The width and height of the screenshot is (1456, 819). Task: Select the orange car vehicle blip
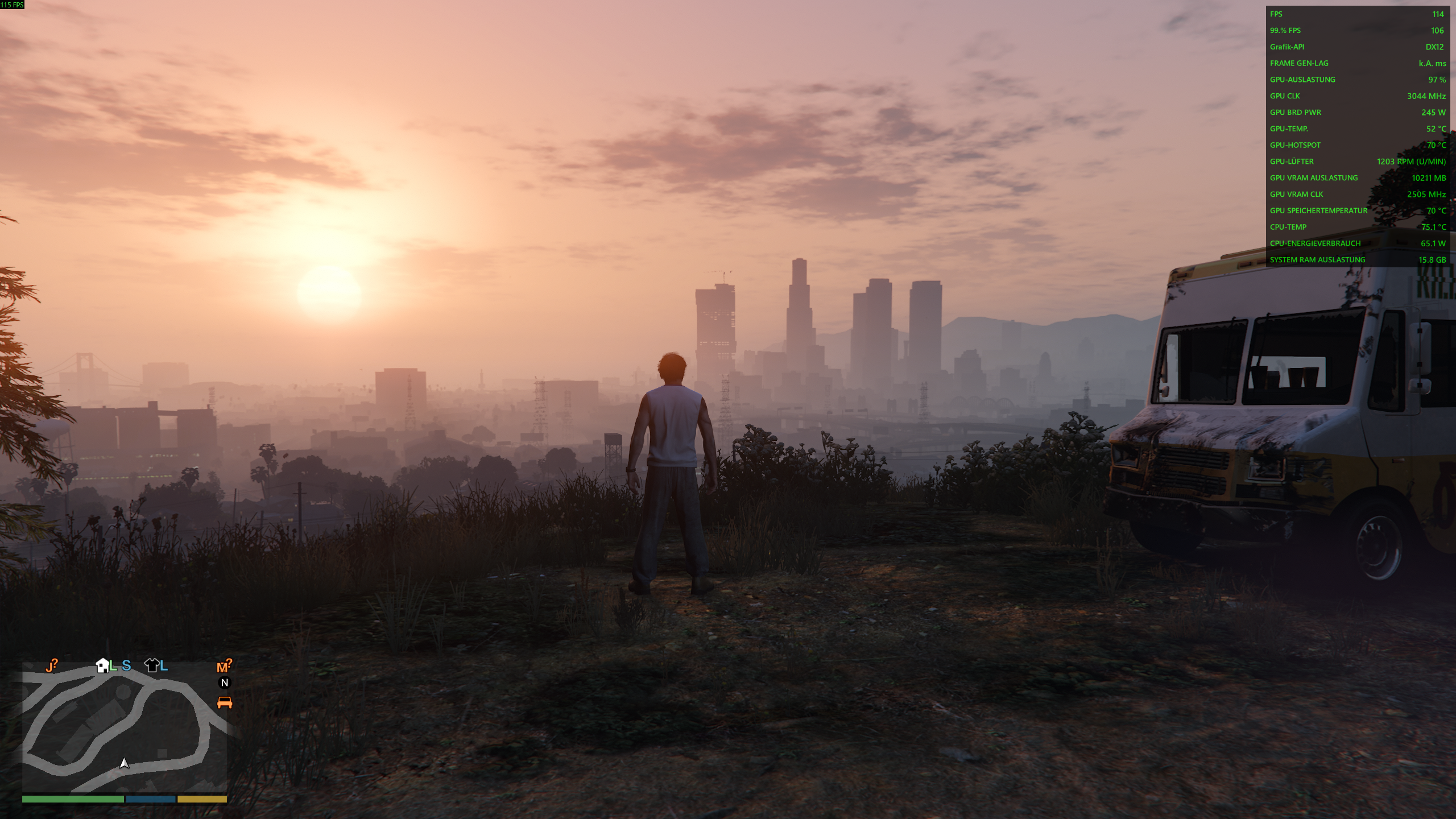pos(224,702)
